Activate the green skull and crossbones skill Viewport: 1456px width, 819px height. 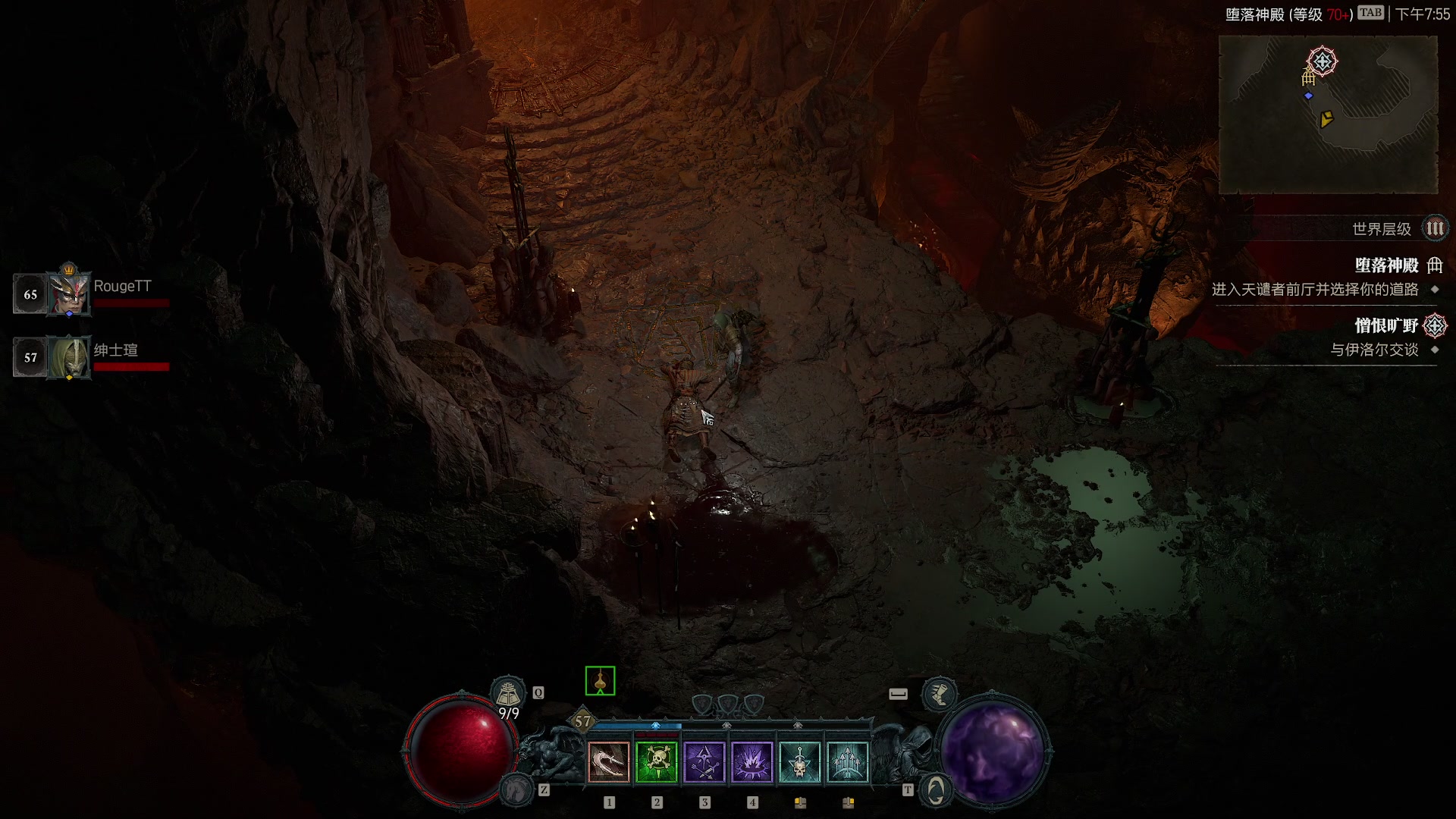pyautogui.click(x=657, y=762)
